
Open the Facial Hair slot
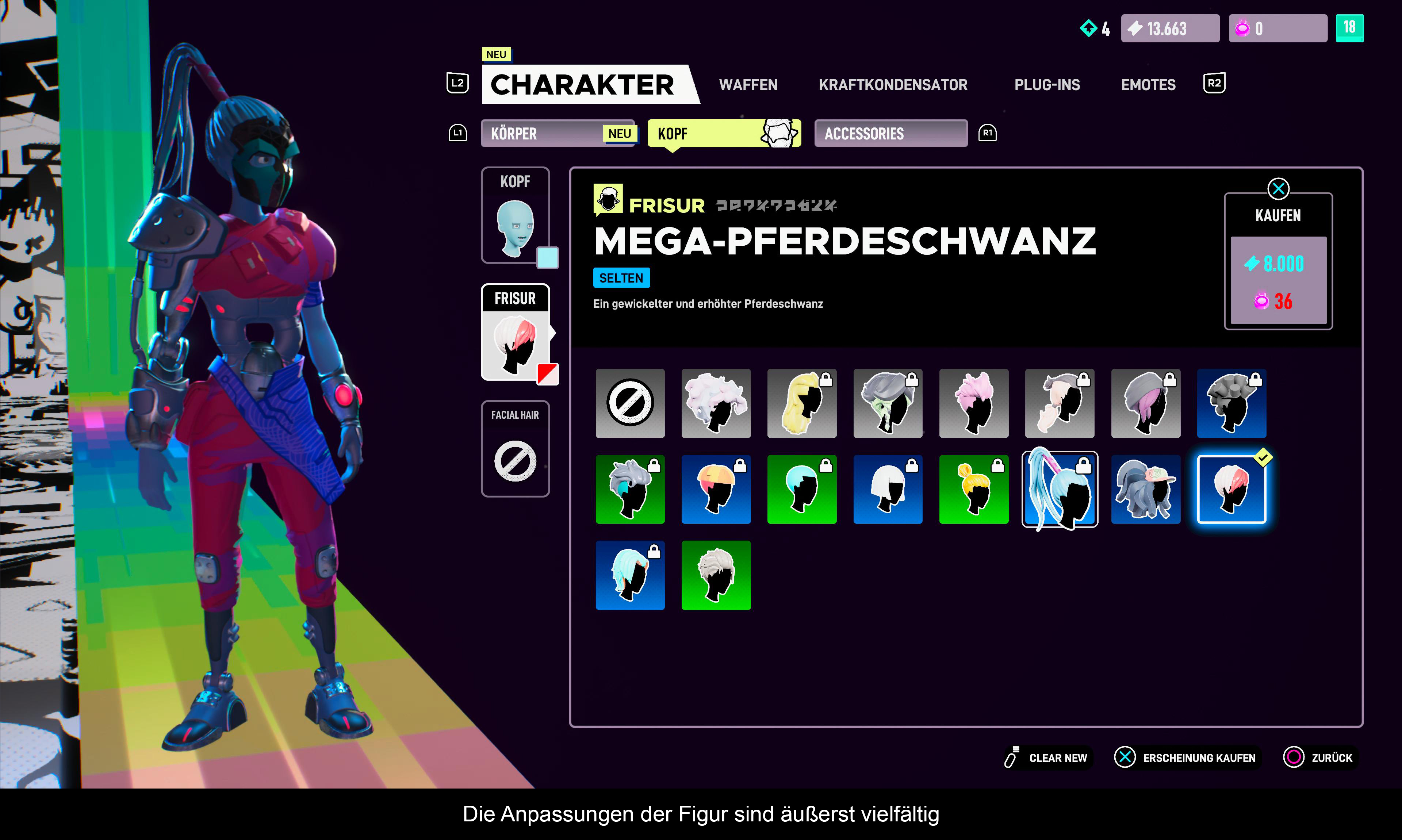[x=515, y=449]
